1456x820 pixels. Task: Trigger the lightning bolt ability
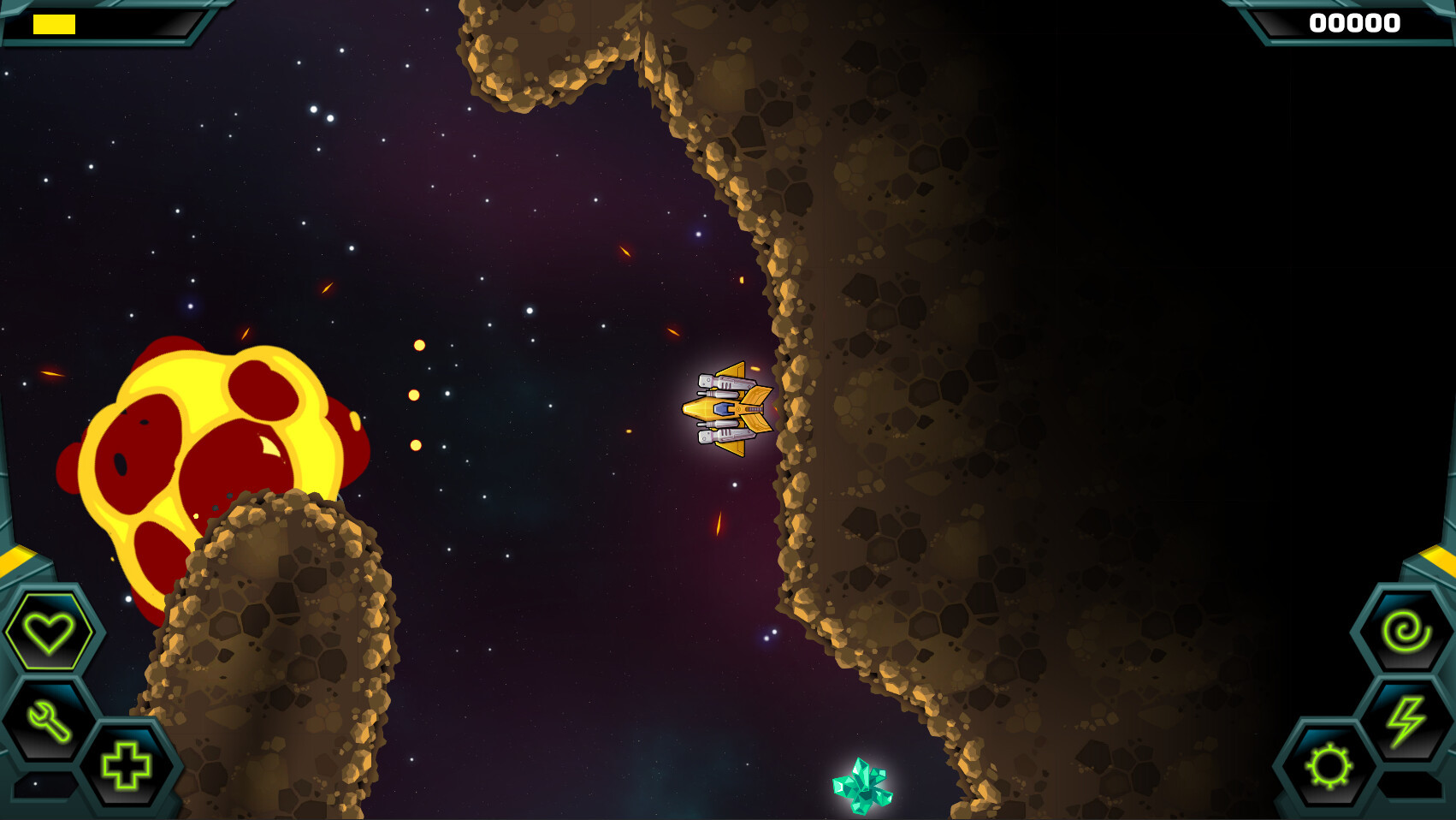coord(1406,721)
